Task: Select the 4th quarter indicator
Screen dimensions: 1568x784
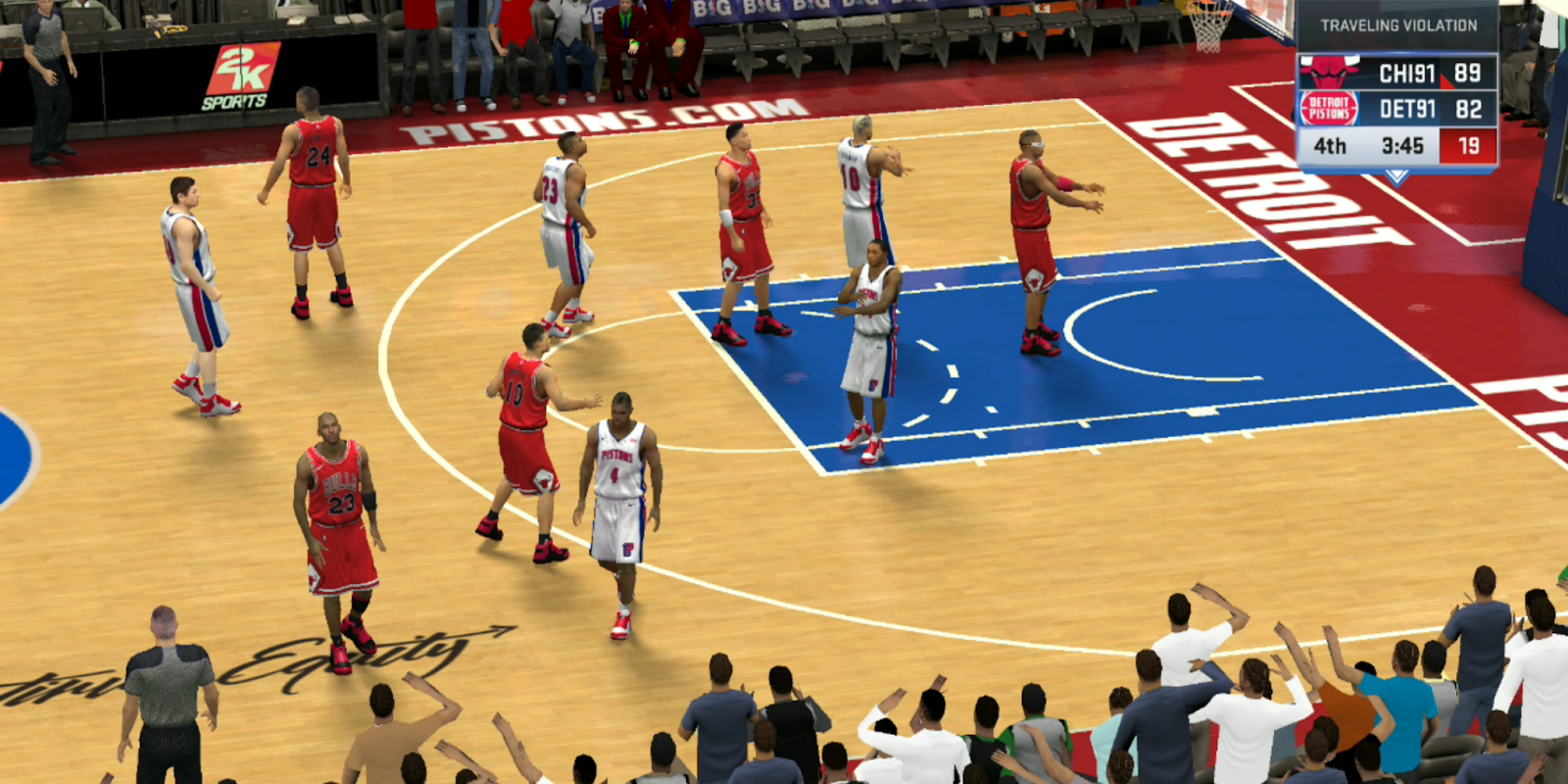Action: coord(1330,143)
